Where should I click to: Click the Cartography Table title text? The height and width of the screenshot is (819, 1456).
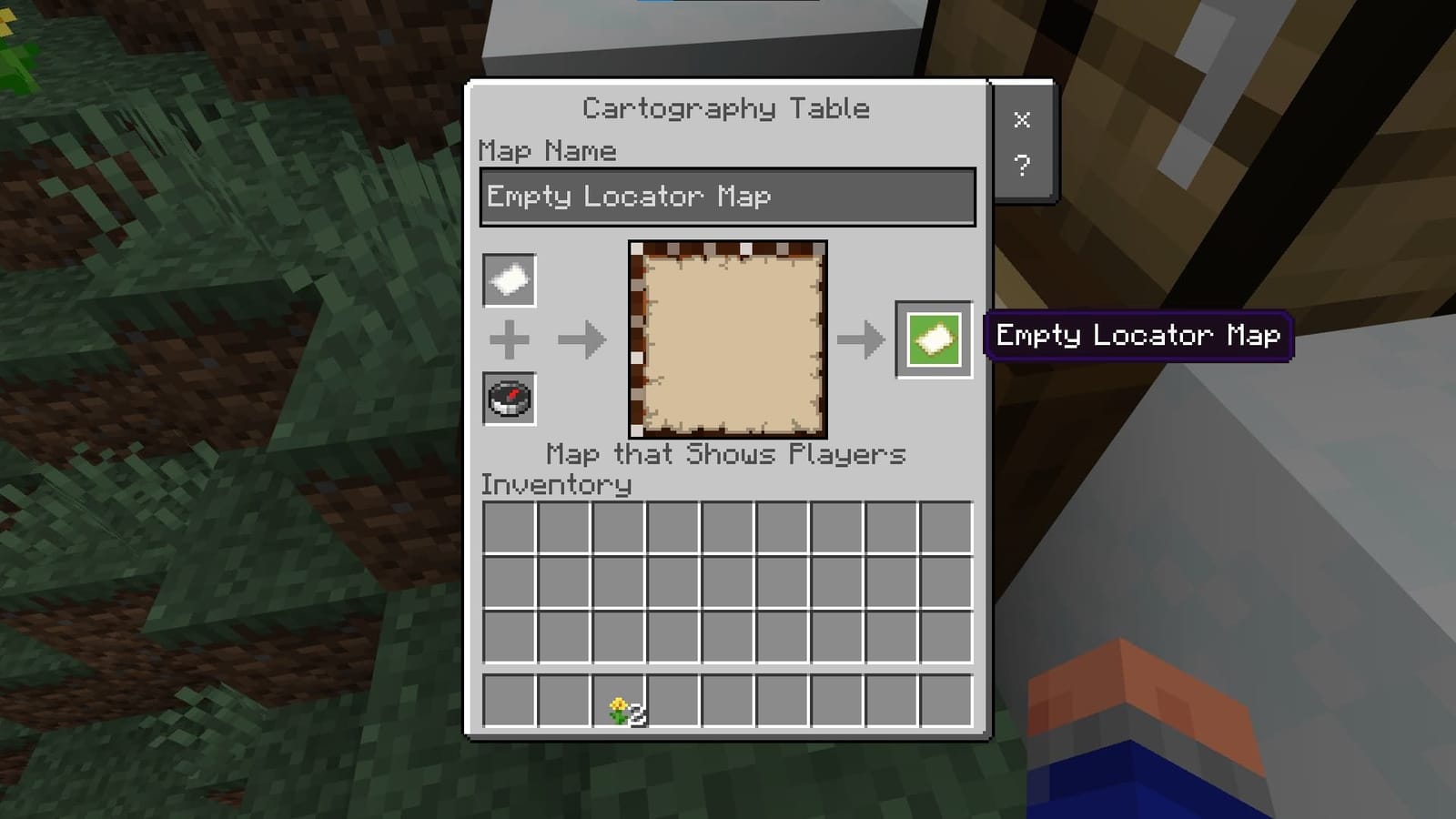[725, 107]
